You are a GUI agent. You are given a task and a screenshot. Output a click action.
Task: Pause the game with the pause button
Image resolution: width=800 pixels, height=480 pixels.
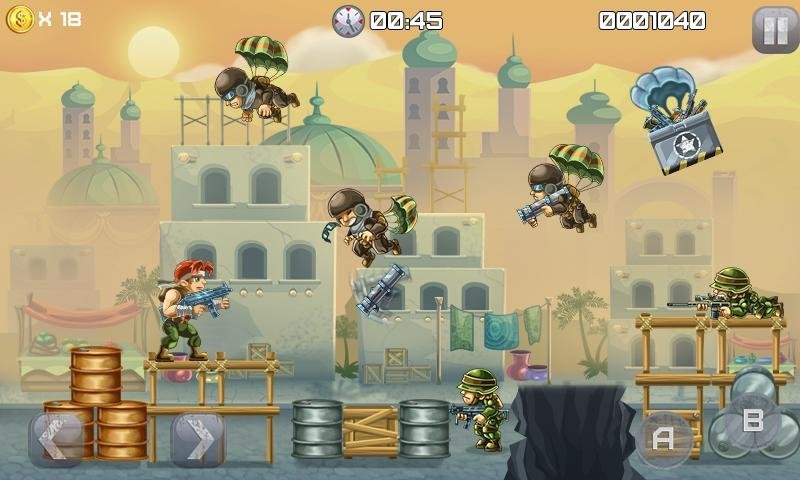773,29
